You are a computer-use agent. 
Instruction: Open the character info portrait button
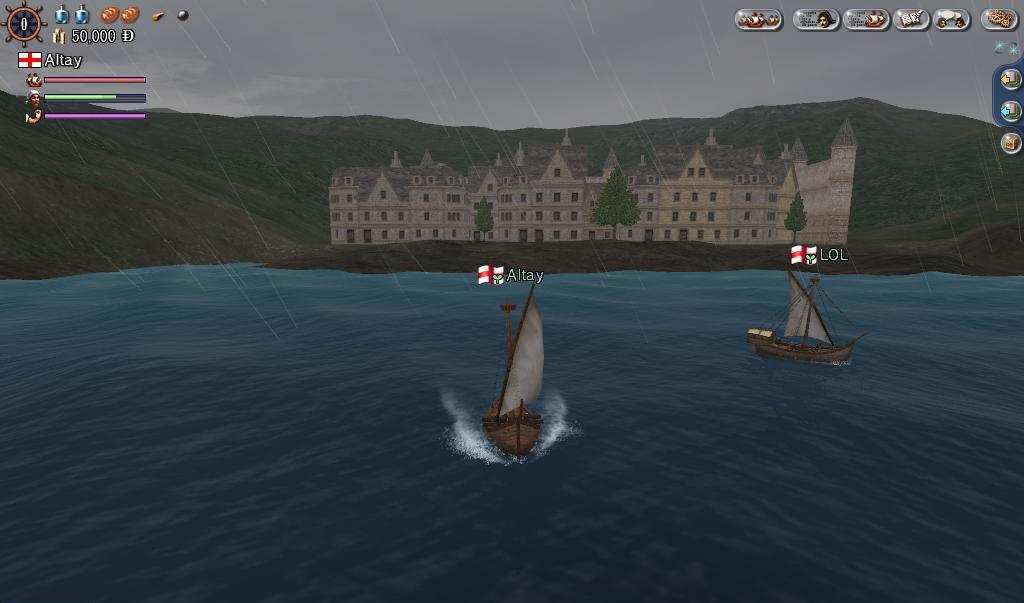pyautogui.click(x=815, y=19)
